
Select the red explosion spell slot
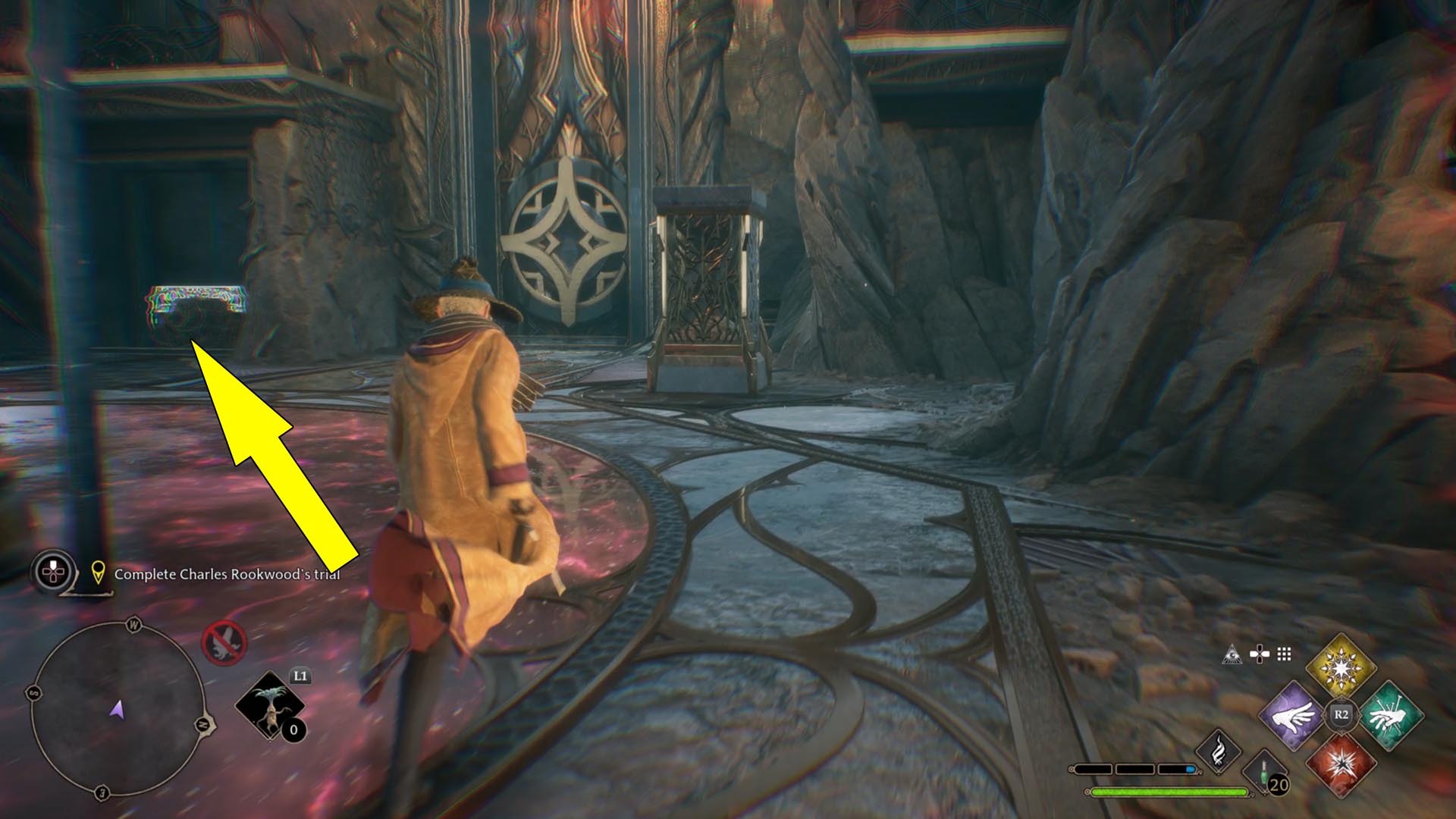click(1341, 764)
